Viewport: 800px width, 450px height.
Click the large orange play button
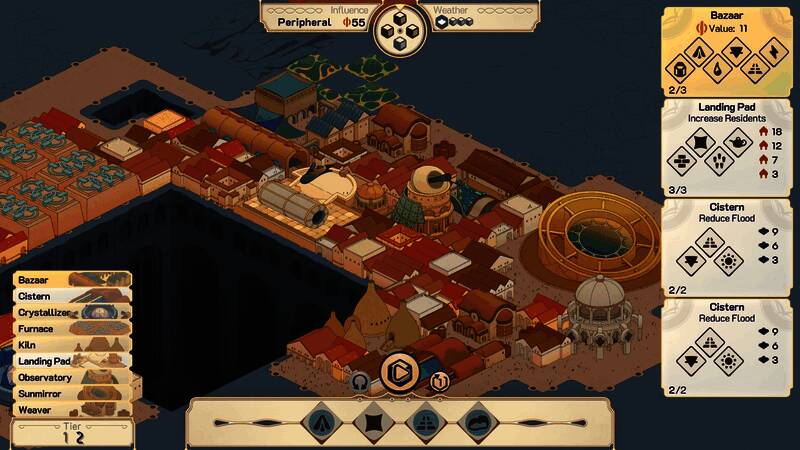[x=399, y=372]
